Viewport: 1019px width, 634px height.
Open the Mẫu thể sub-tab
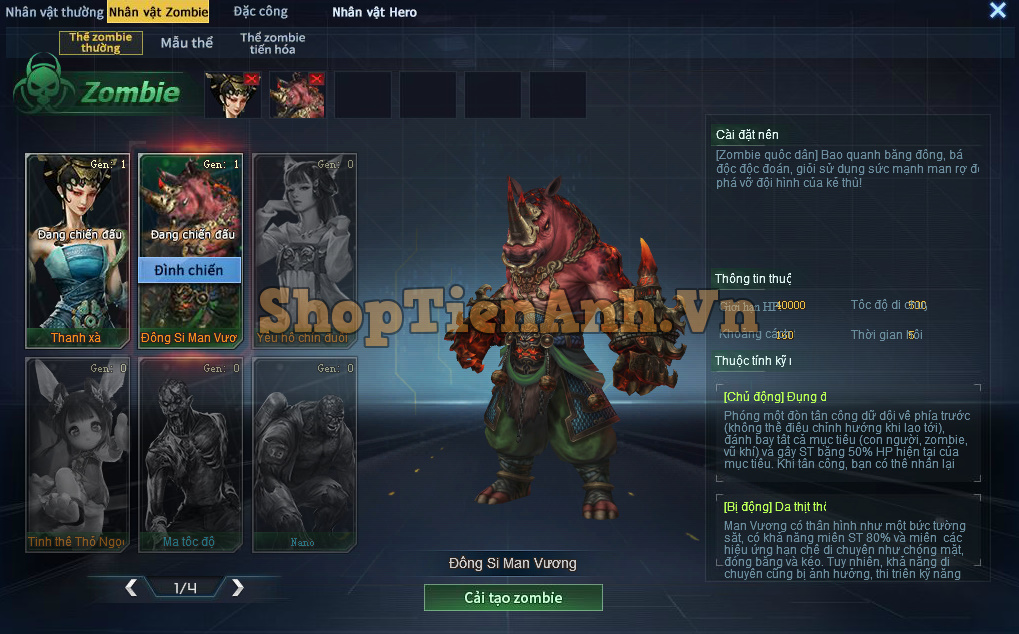click(187, 43)
